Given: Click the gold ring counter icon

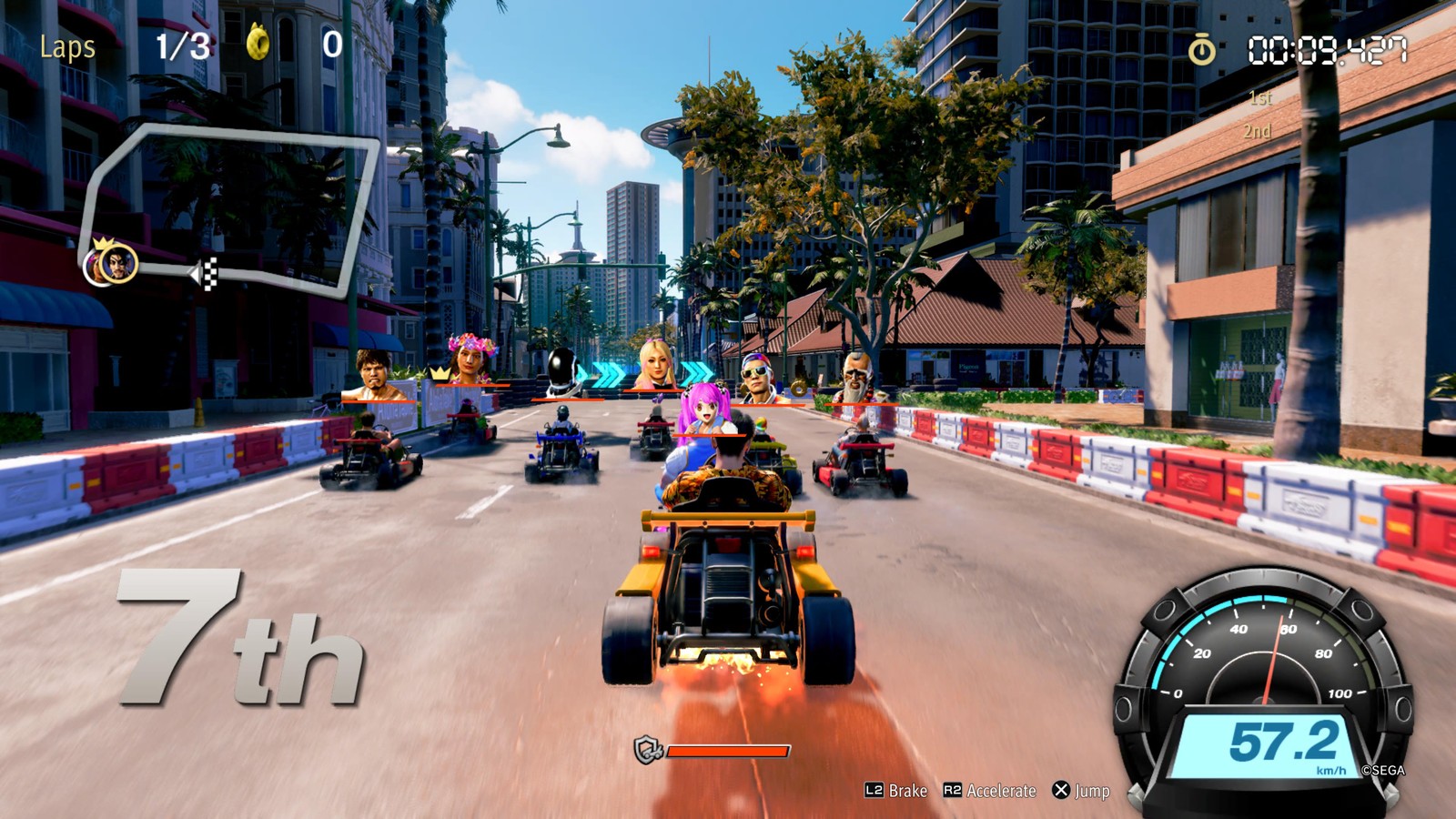Looking at the screenshot, I should 258,43.
